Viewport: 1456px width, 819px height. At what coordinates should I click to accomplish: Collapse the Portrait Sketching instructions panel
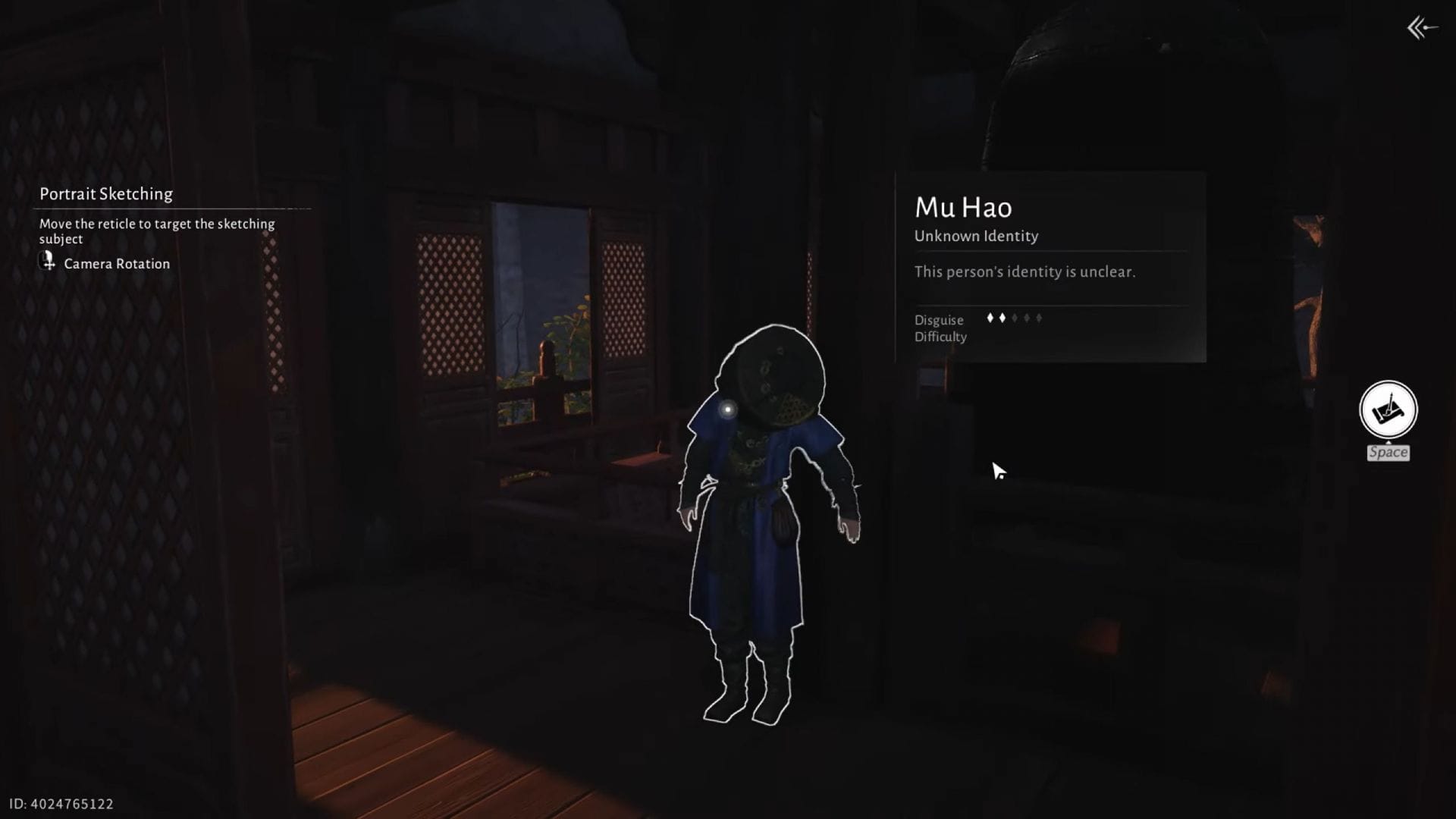[x=106, y=194]
